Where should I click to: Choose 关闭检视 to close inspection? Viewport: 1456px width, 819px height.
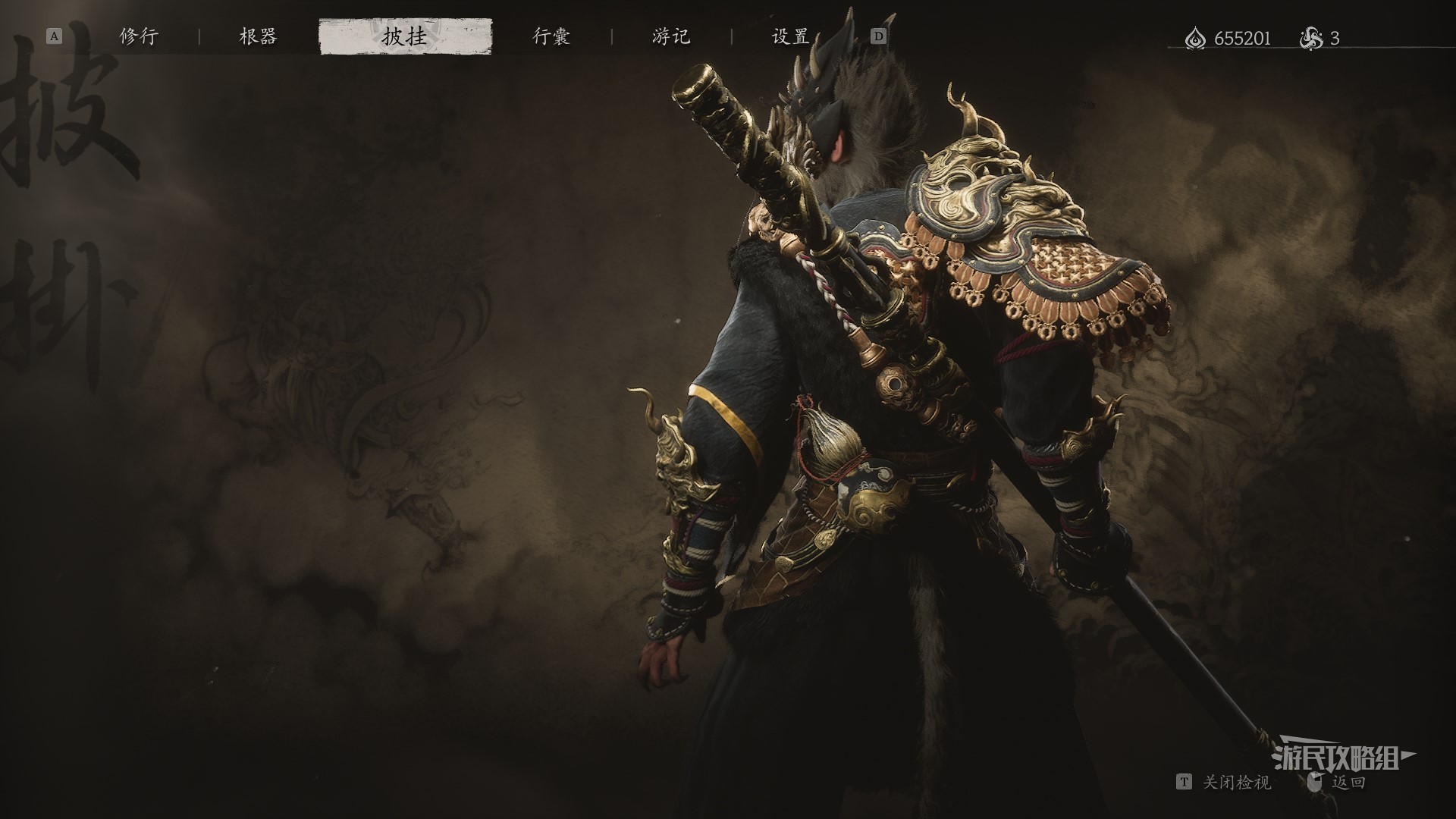coord(1236,782)
